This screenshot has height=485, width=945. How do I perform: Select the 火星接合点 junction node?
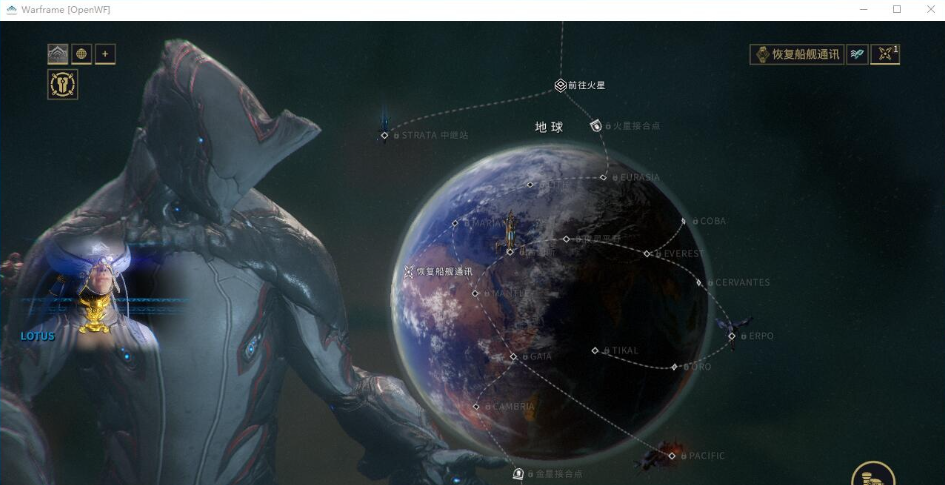597,126
